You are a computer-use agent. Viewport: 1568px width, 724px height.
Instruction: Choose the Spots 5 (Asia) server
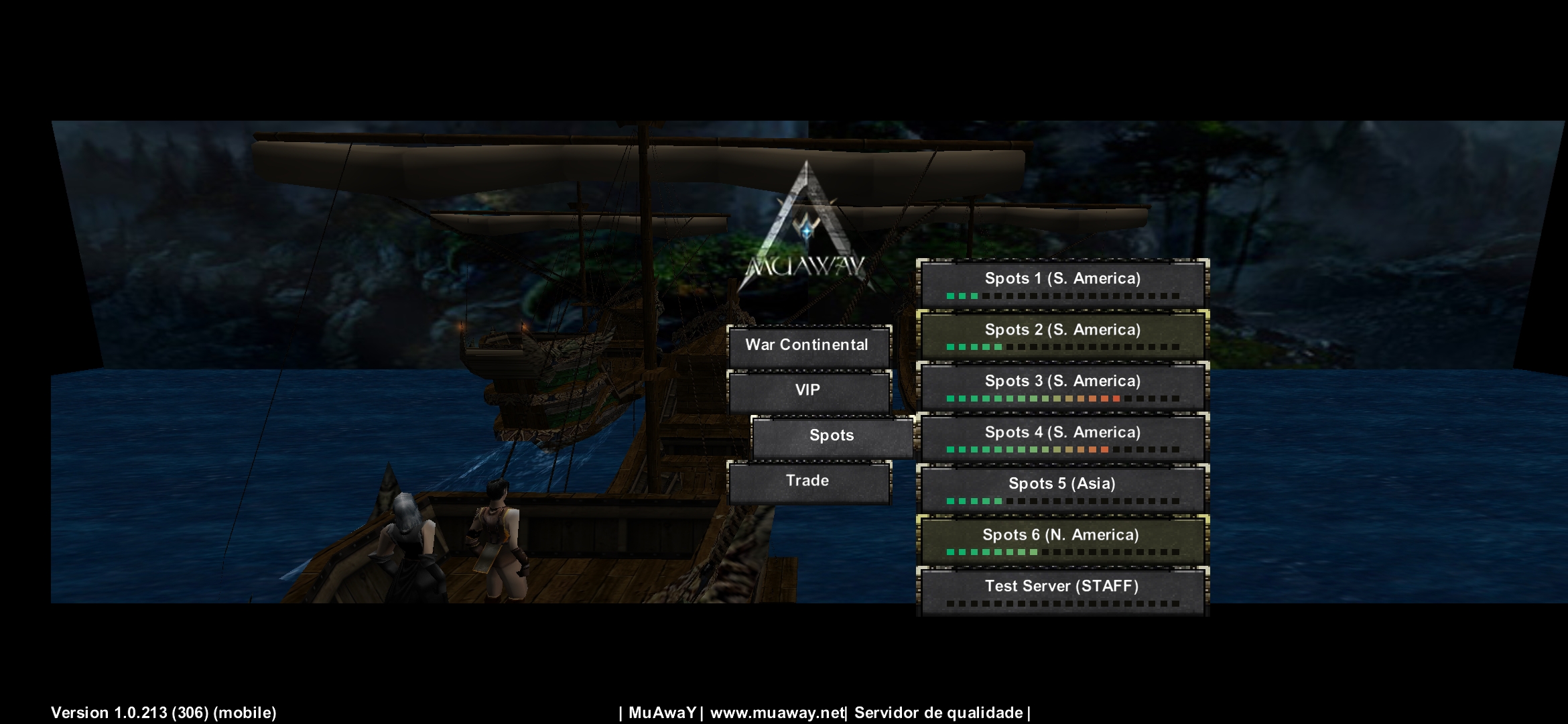coord(1062,489)
